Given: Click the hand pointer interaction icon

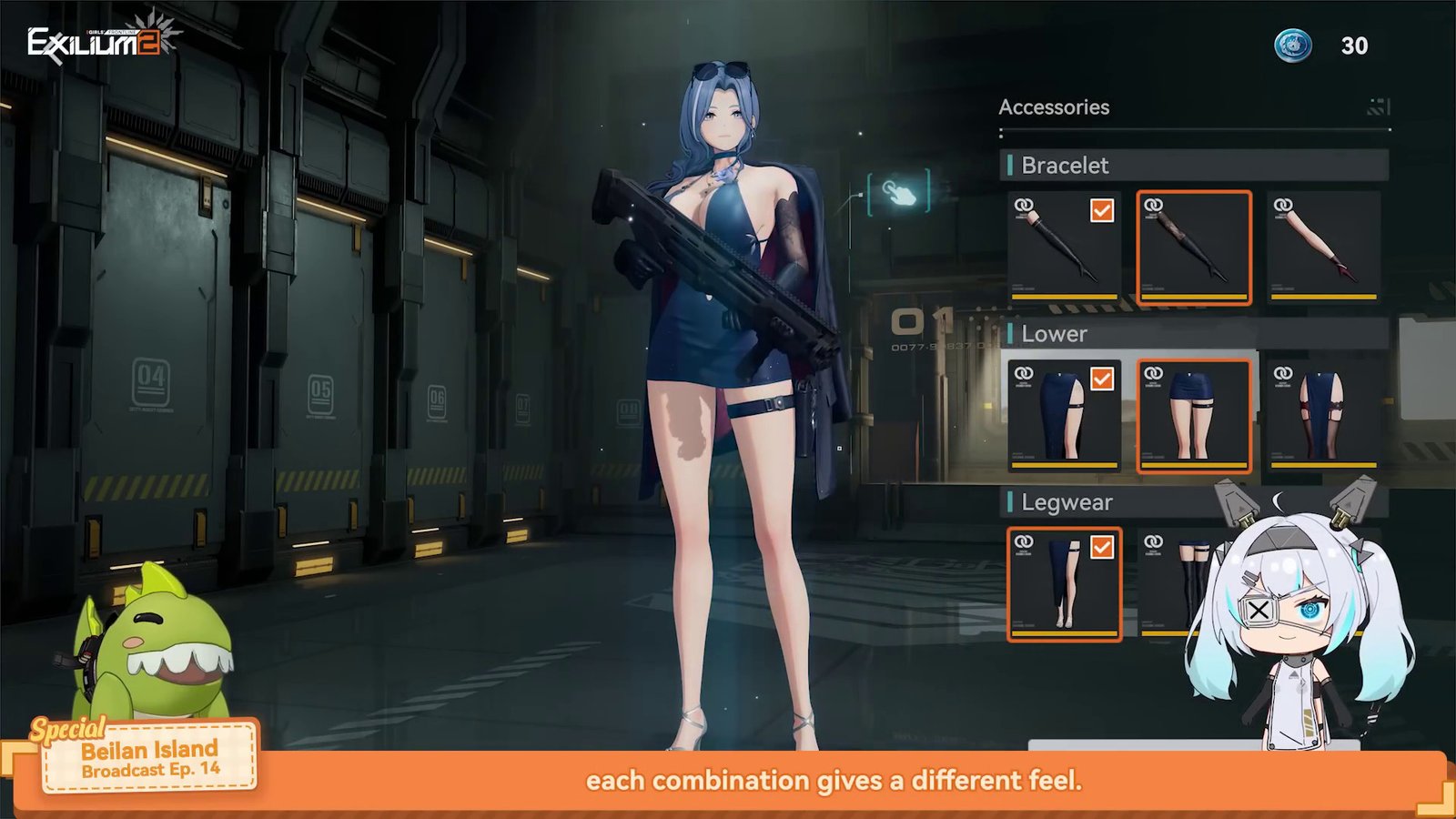Looking at the screenshot, I should [899, 193].
